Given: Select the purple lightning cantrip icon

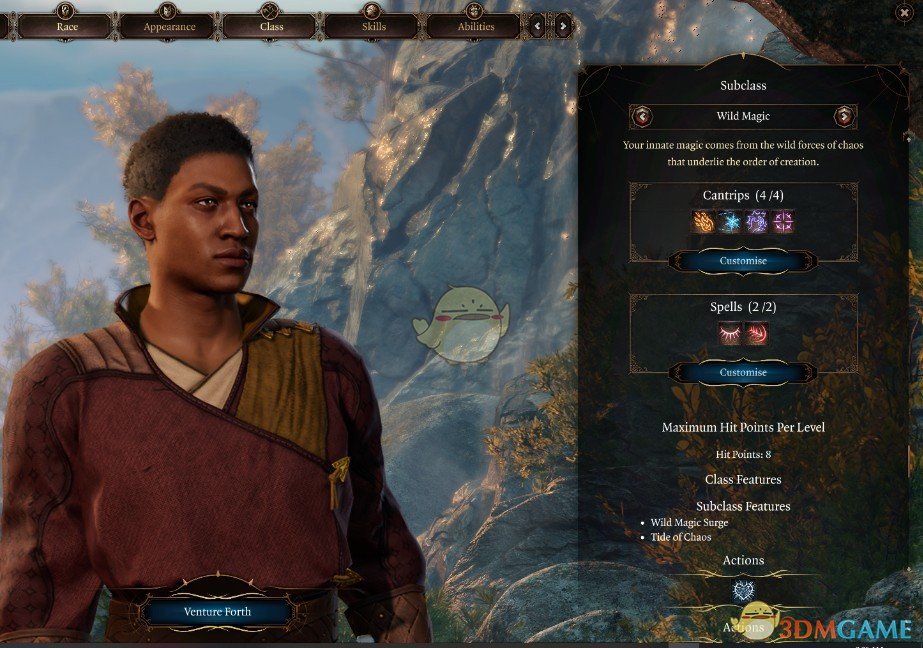Looking at the screenshot, I should point(757,221).
